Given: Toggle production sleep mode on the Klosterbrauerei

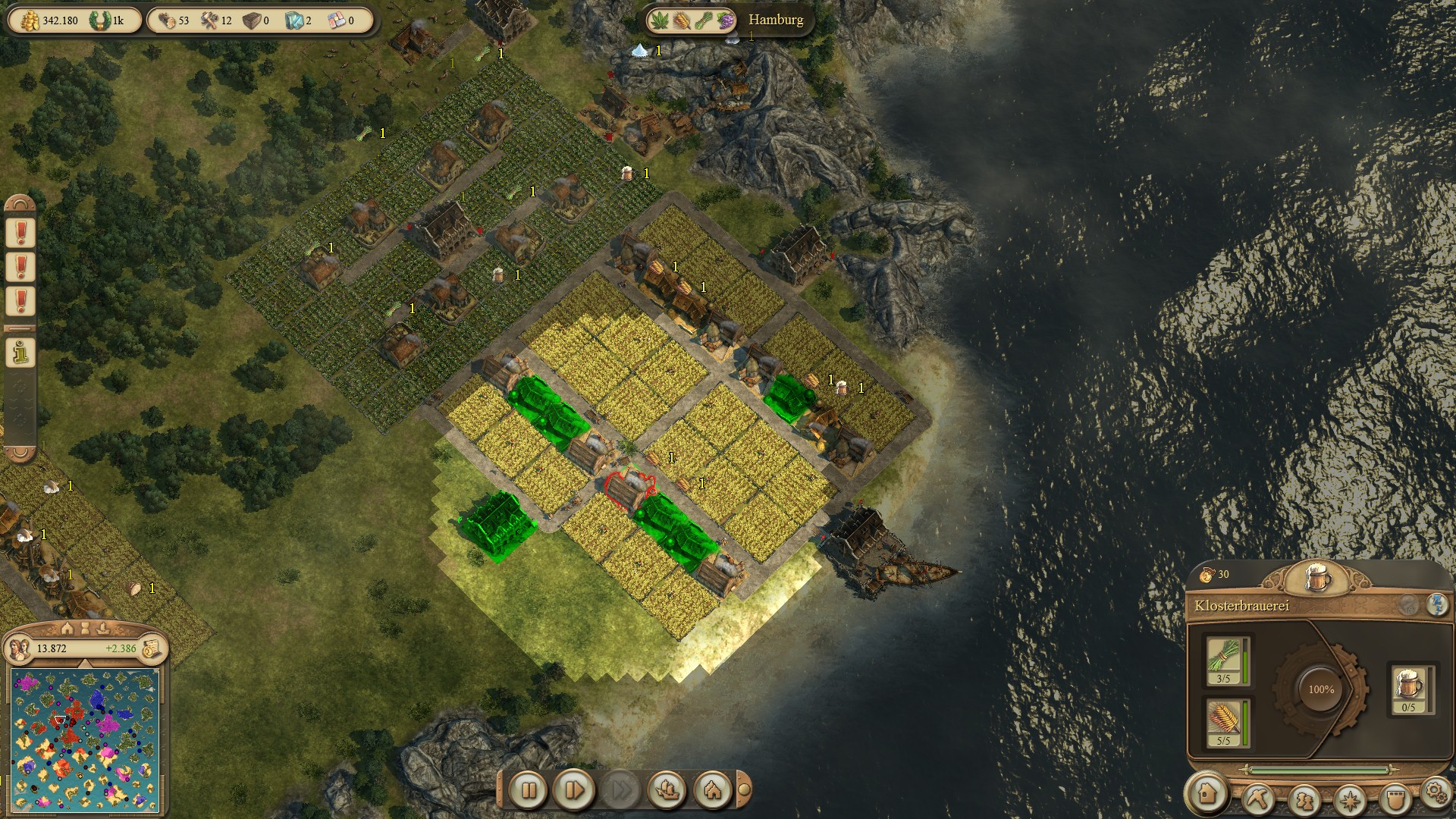Looking at the screenshot, I should 1437,605.
